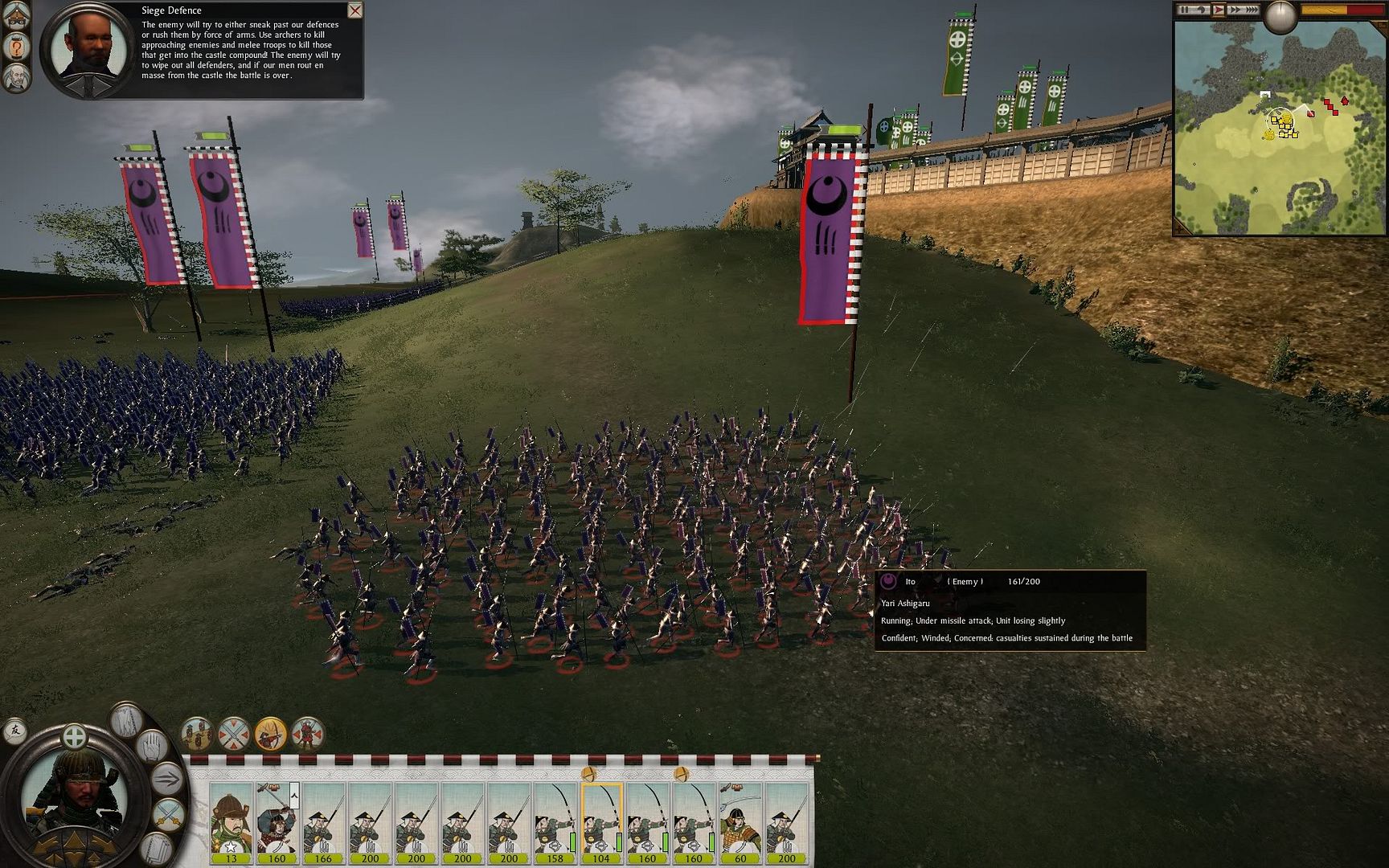Pause the battle
This screenshot has height=868, width=1389.
[x=1185, y=10]
